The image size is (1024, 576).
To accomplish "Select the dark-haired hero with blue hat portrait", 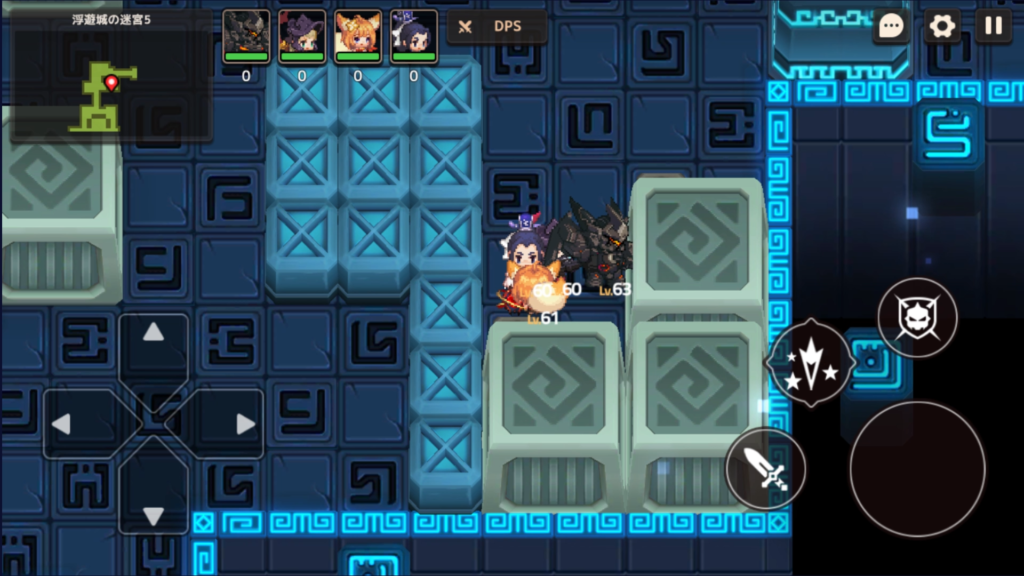I will click(x=414, y=33).
